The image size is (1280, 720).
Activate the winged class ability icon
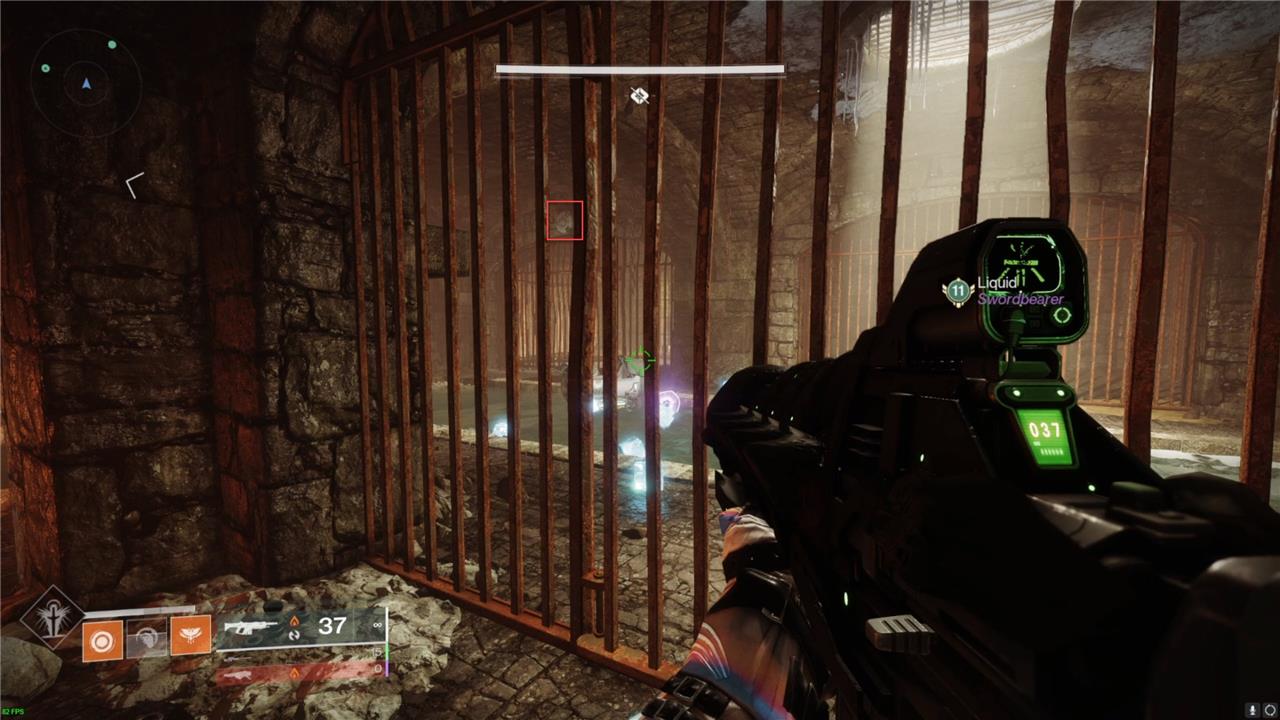pos(190,635)
